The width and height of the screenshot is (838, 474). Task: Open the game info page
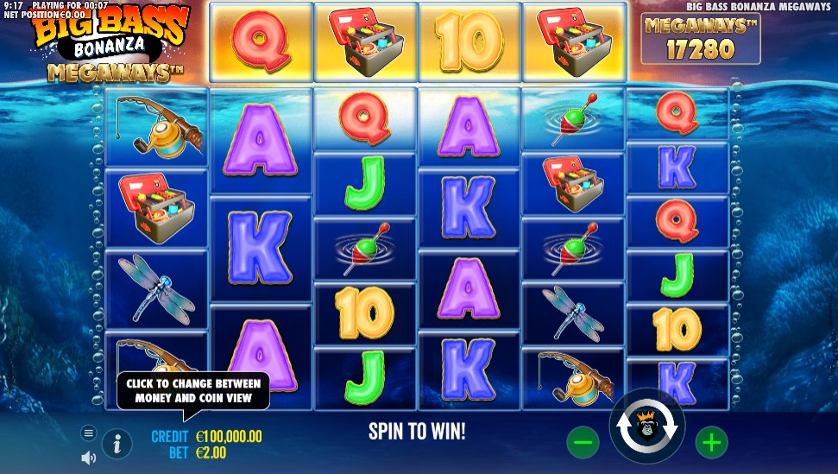click(117, 443)
